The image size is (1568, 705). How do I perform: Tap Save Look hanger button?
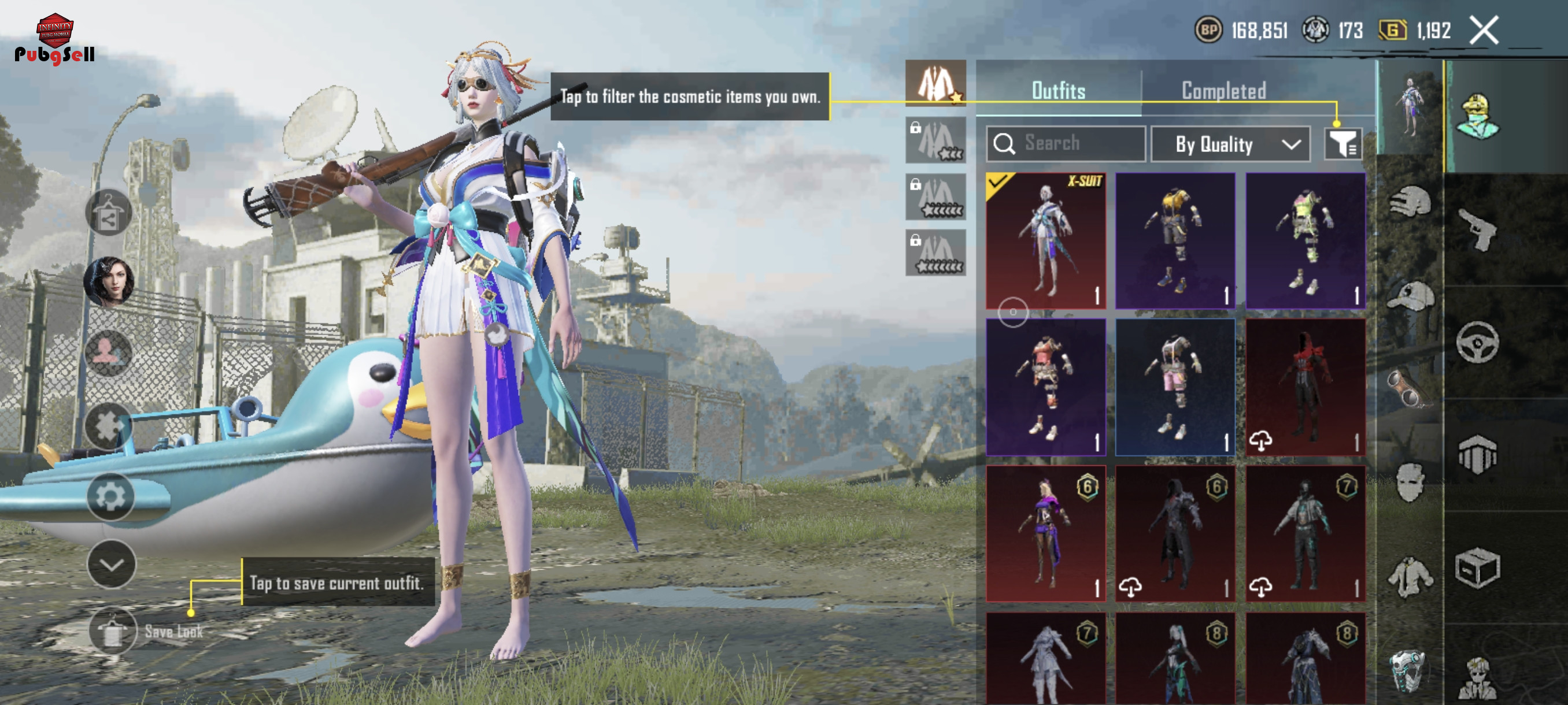113,631
